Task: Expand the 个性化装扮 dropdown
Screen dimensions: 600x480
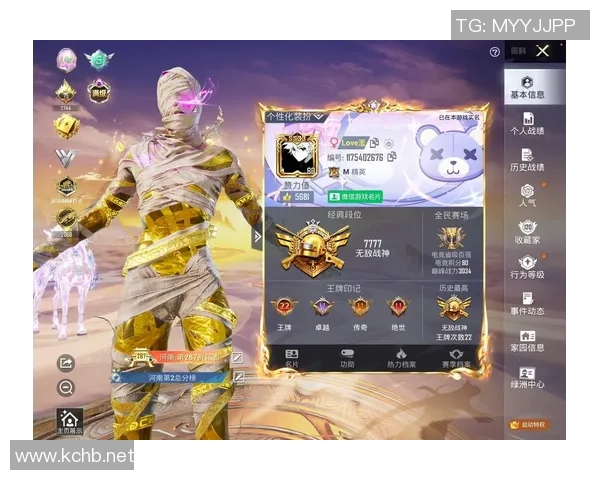Action: (x=295, y=117)
